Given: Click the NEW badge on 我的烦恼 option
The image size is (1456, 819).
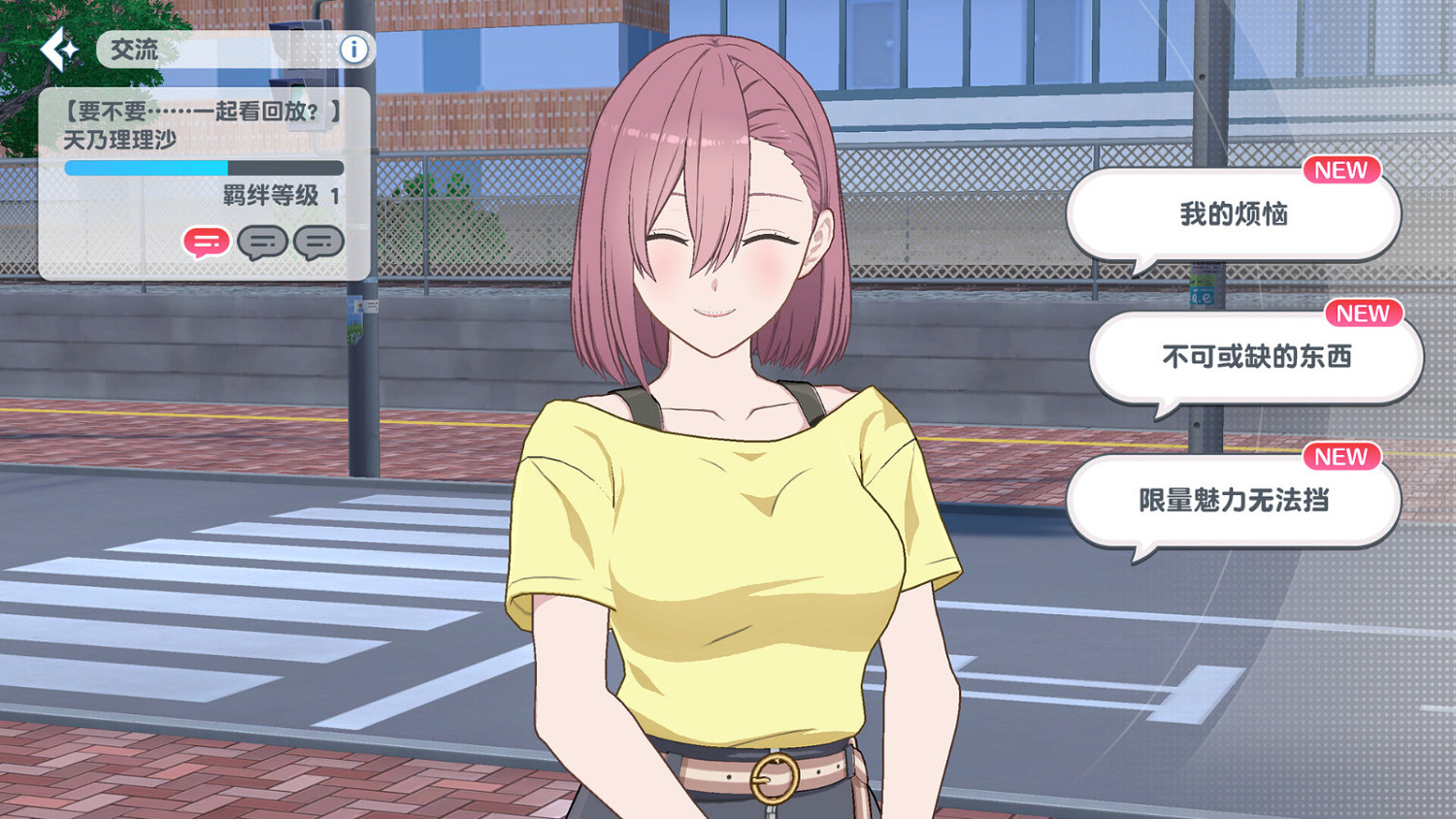Looking at the screenshot, I should pyautogui.click(x=1342, y=171).
